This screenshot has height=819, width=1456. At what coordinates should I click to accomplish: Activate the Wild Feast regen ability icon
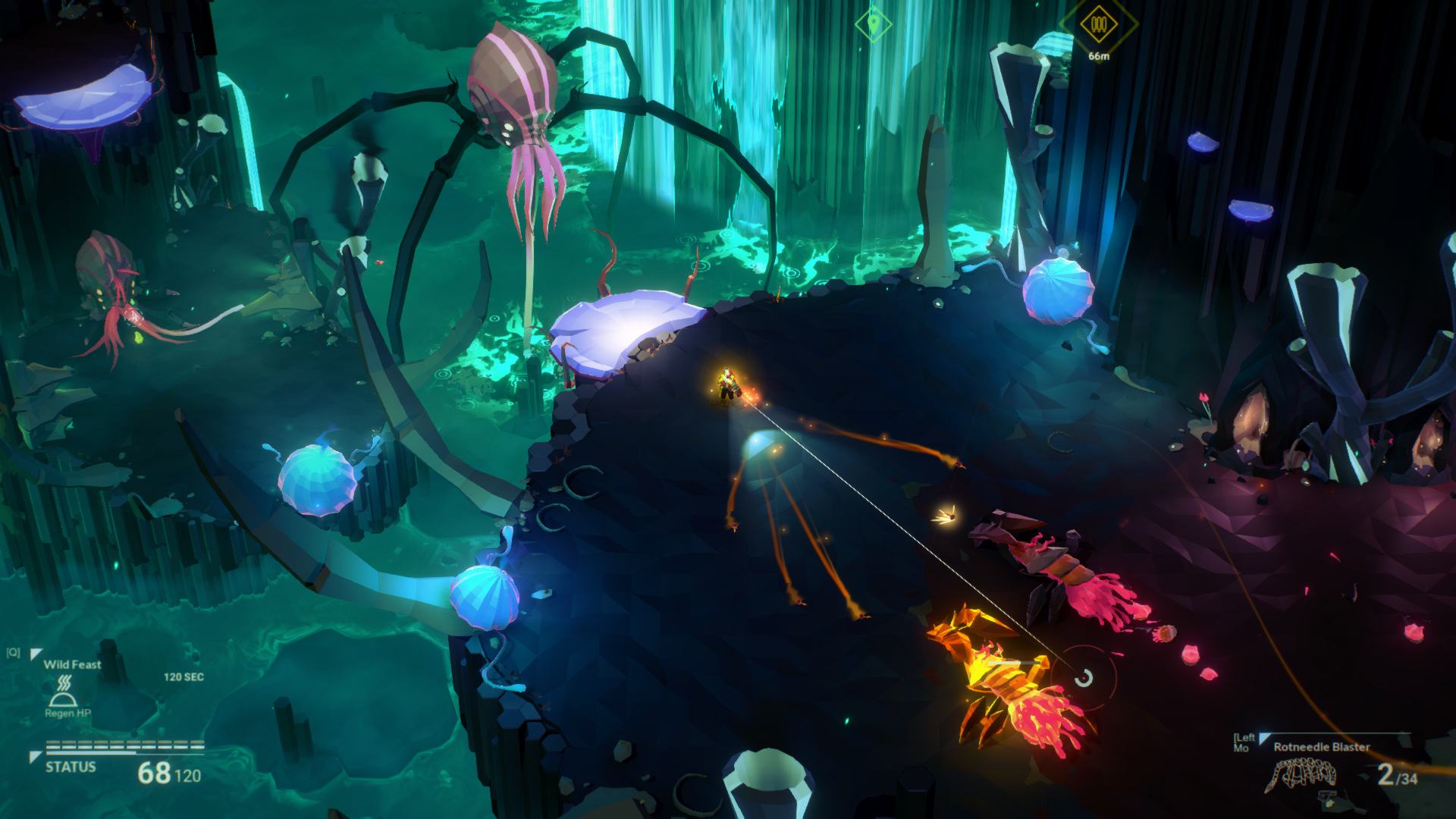[61, 690]
